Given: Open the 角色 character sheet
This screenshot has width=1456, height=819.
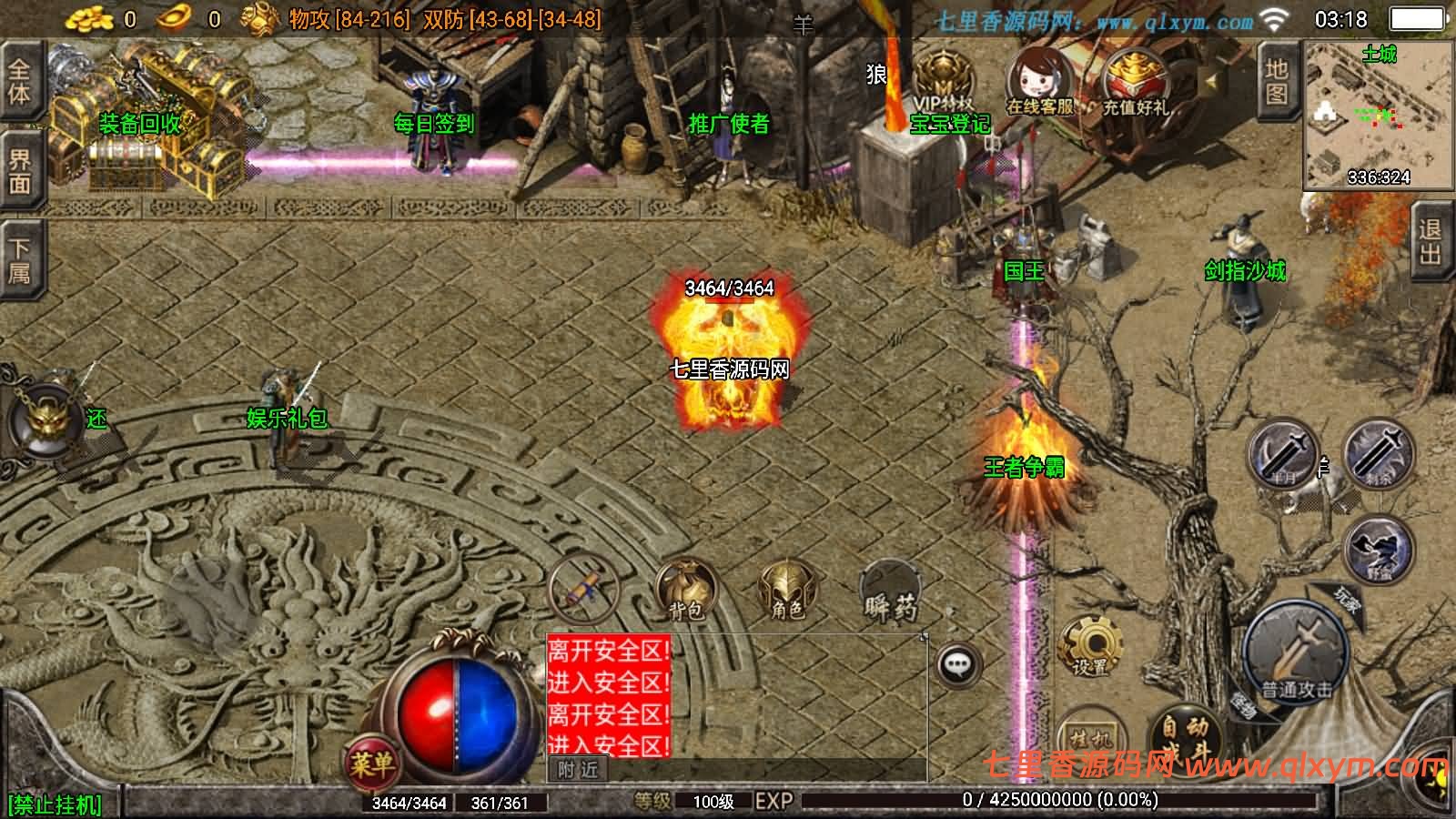Looking at the screenshot, I should [786, 589].
